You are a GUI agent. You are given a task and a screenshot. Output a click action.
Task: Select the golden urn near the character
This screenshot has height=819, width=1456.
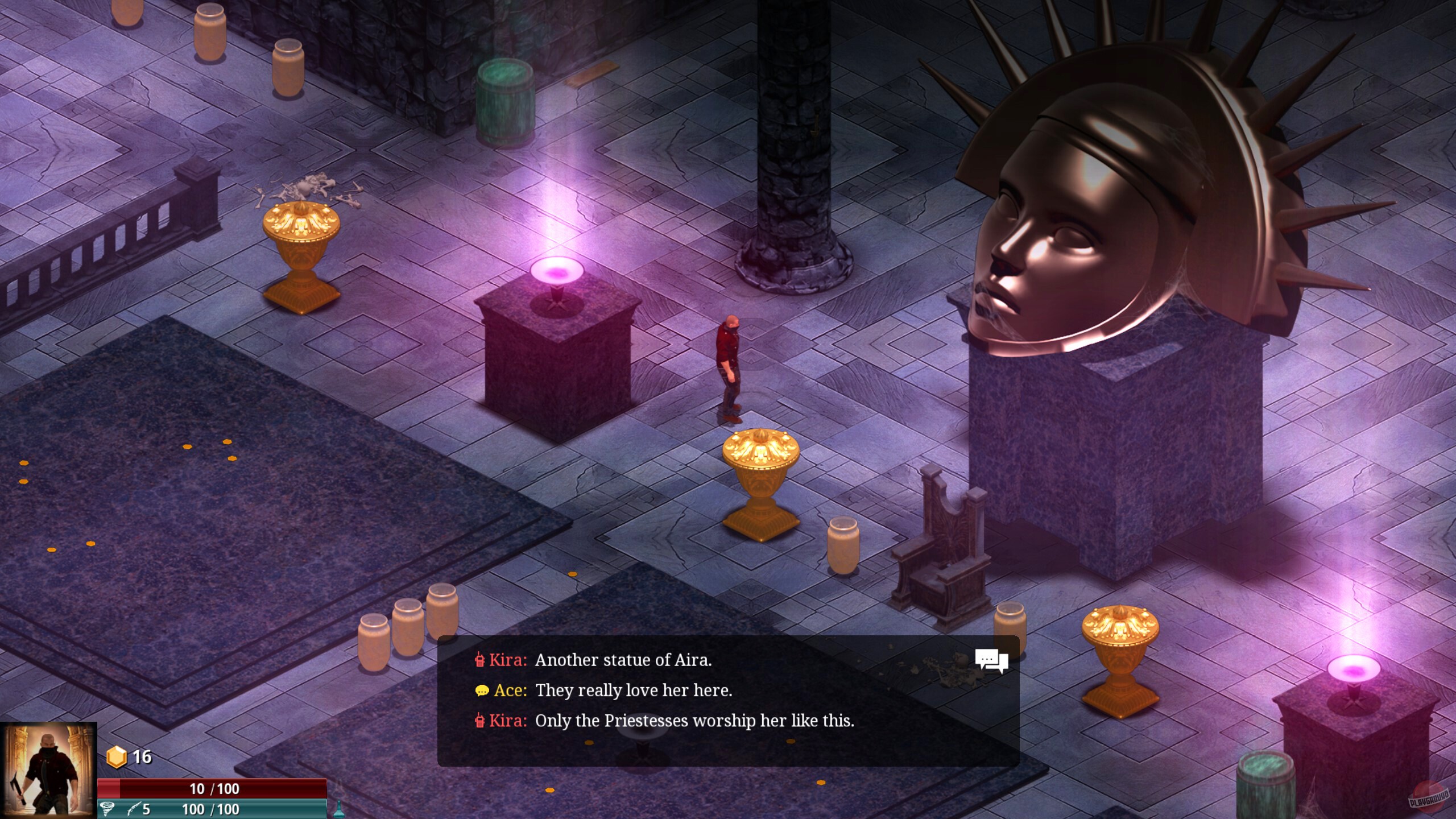point(760,472)
